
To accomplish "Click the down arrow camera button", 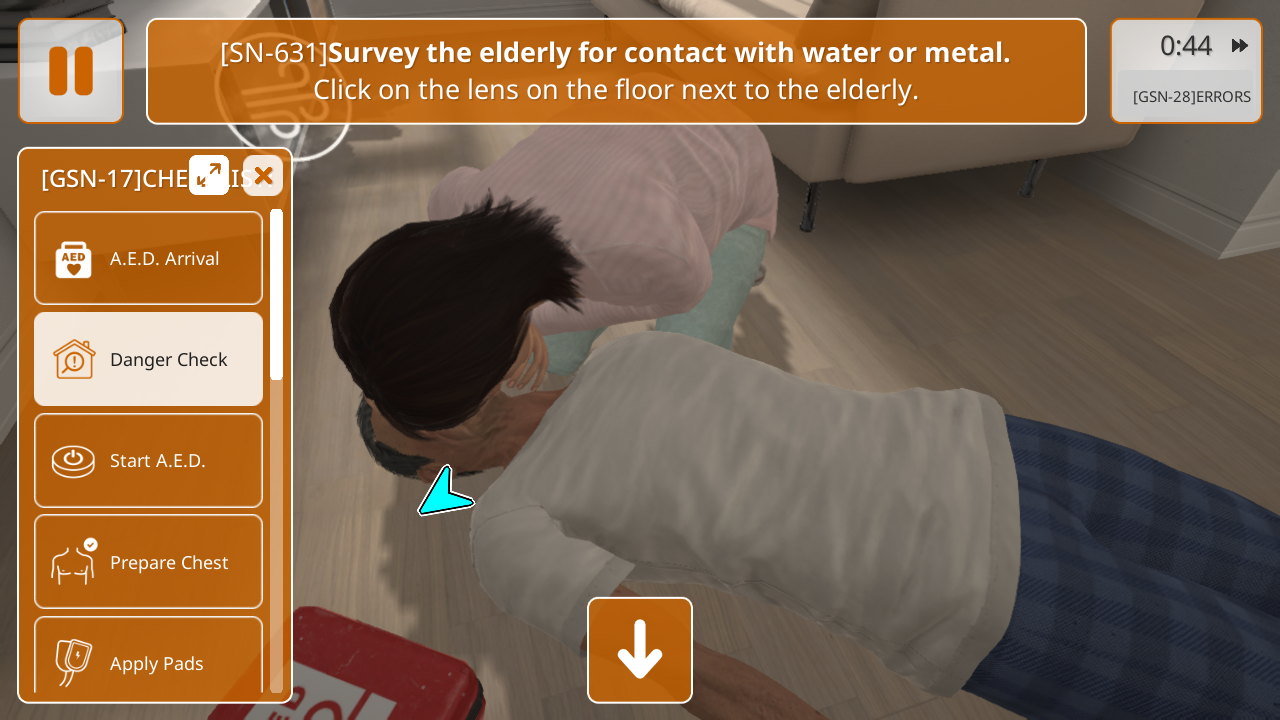I will click(640, 650).
